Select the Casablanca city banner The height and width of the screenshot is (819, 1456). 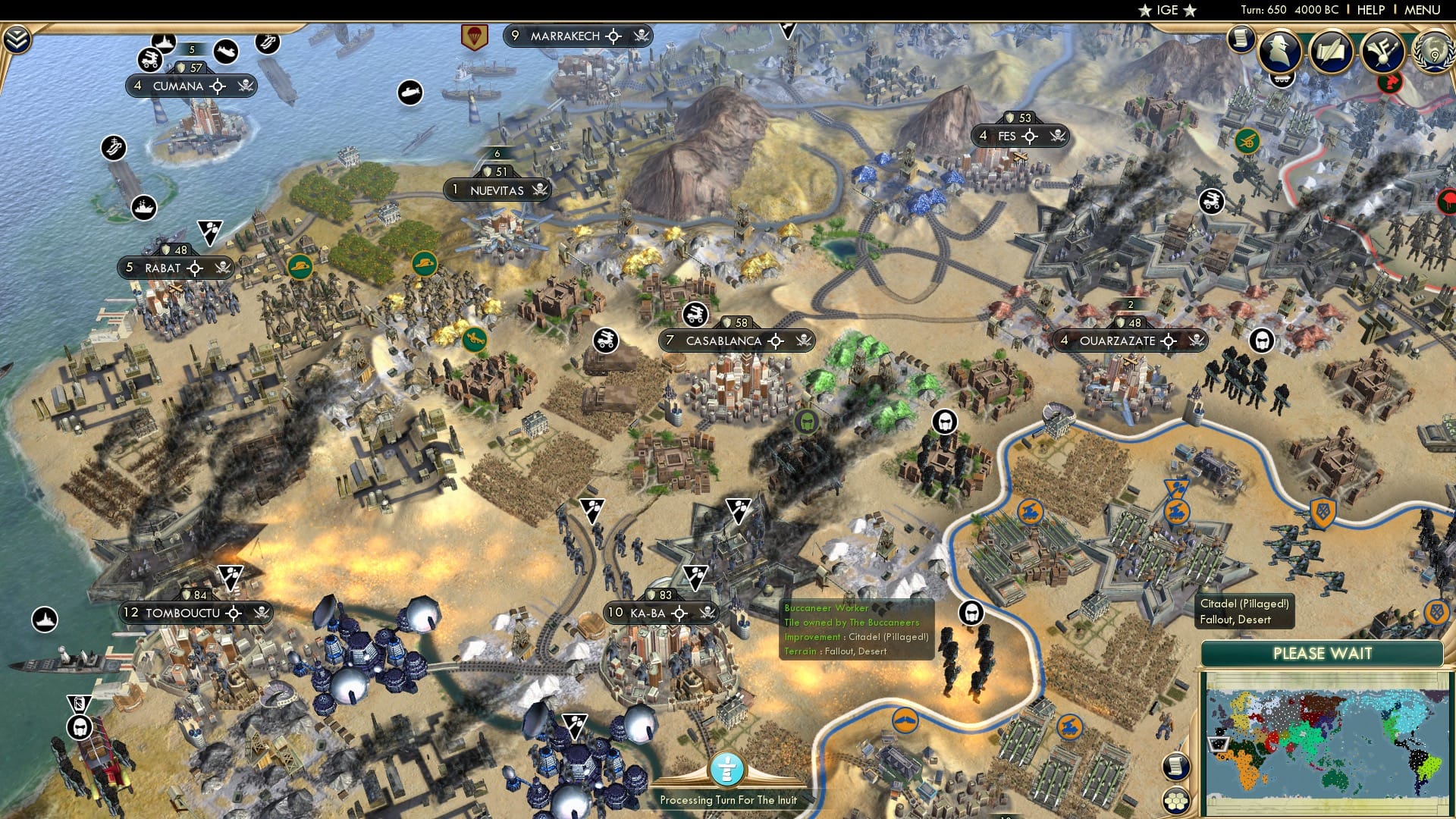pyautogui.click(x=723, y=341)
